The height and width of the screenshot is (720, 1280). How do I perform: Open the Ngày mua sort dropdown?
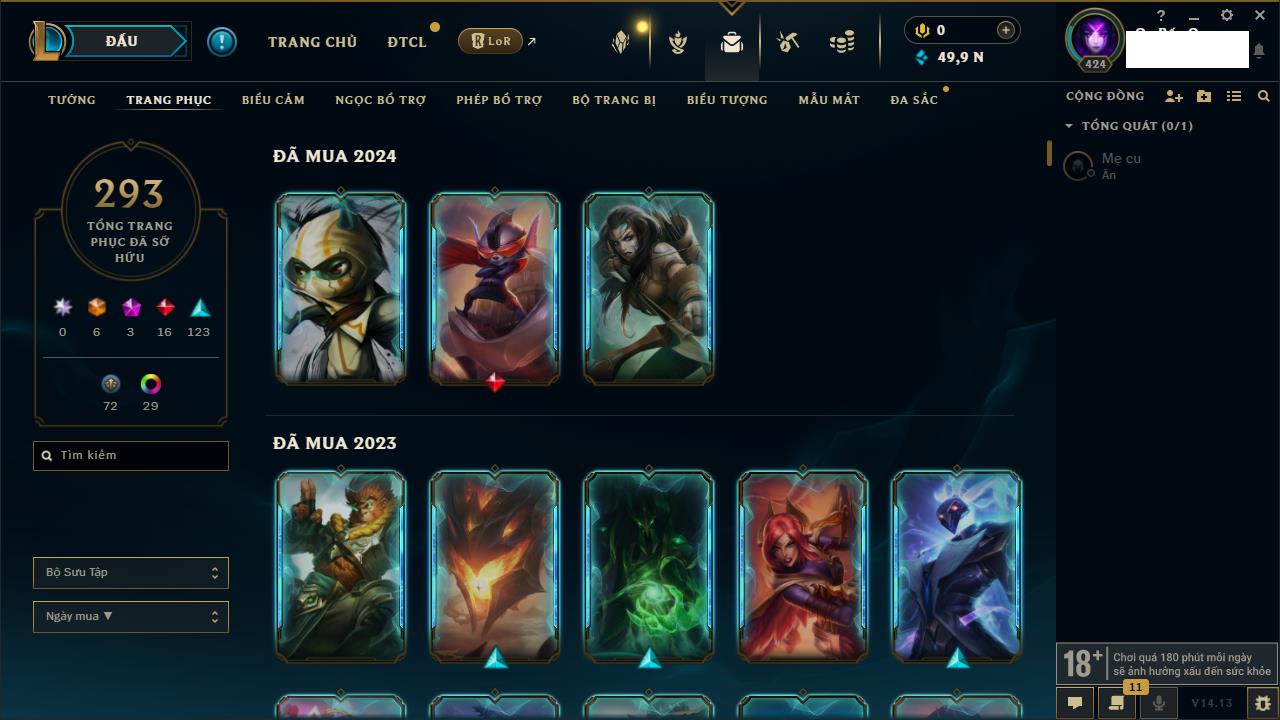[x=131, y=617]
